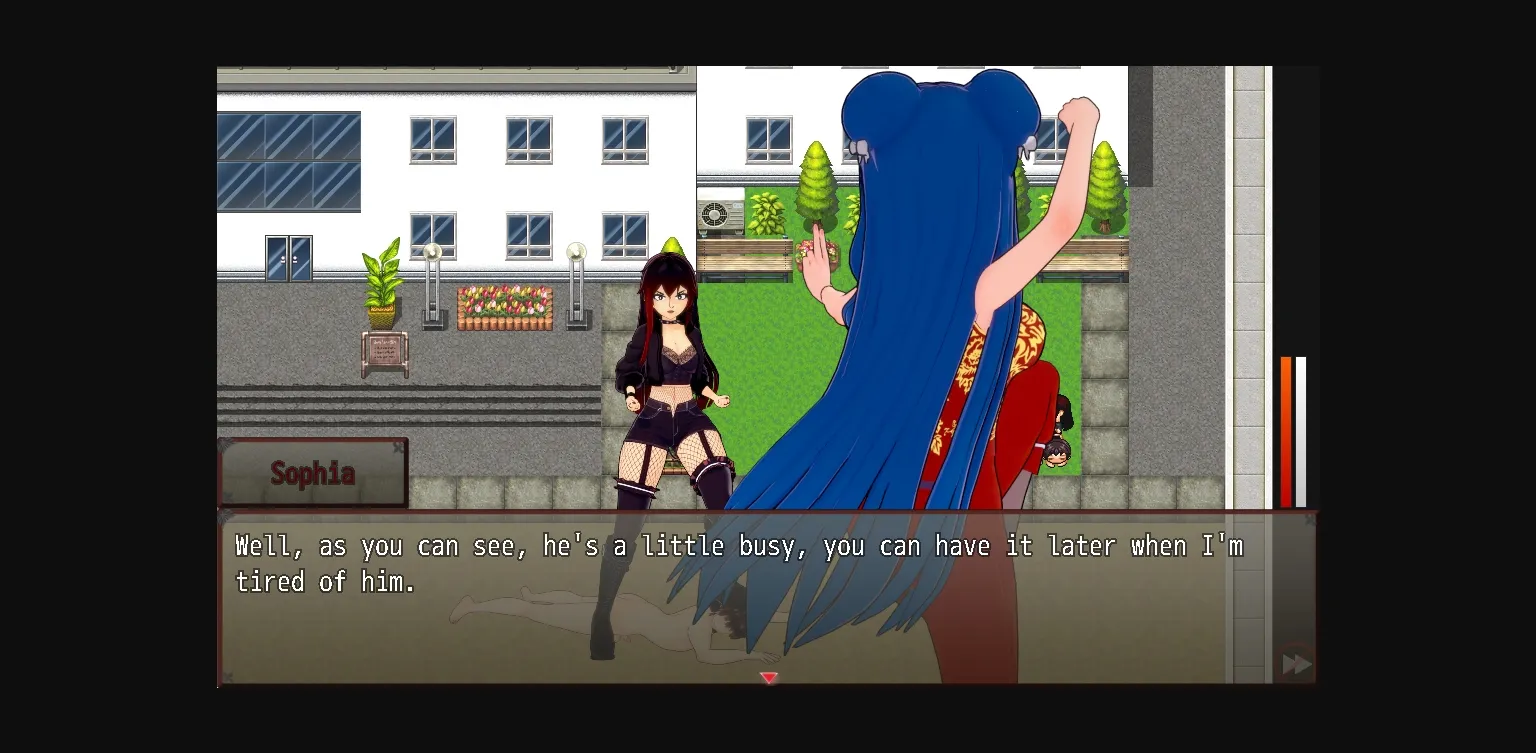This screenshot has height=753, width=1536.
Task: Click the fast-forward skip icon
Action: click(1296, 663)
